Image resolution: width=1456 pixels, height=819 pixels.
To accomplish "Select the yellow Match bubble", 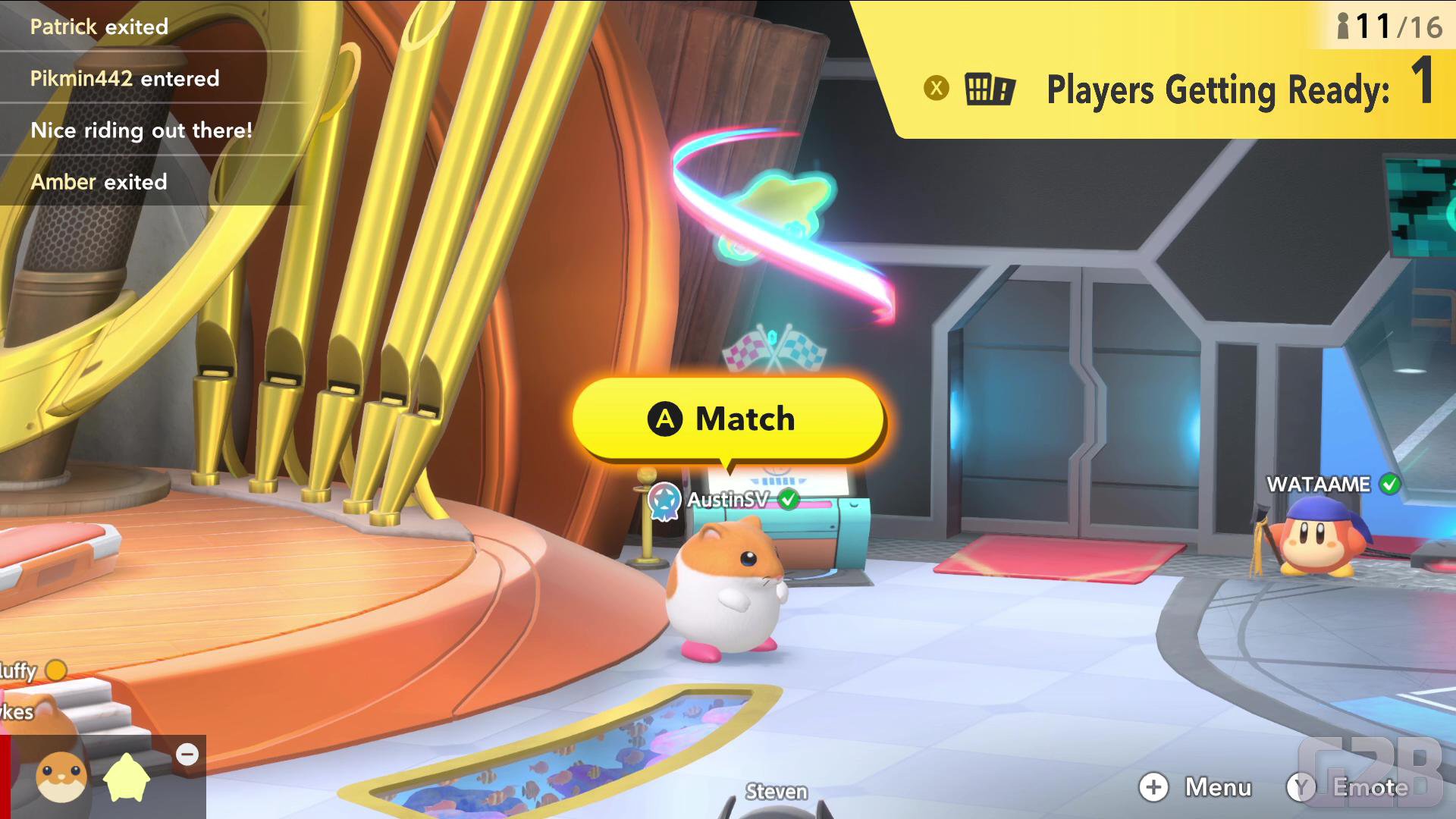I will (x=728, y=419).
